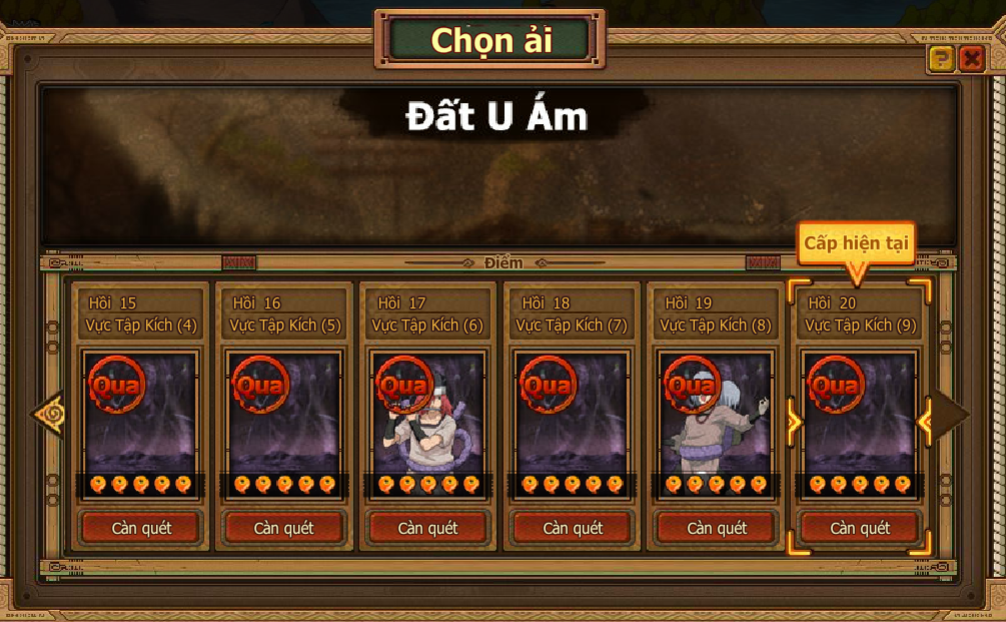Close the Chọn ải window
1006x622 pixels.
click(x=970, y=59)
